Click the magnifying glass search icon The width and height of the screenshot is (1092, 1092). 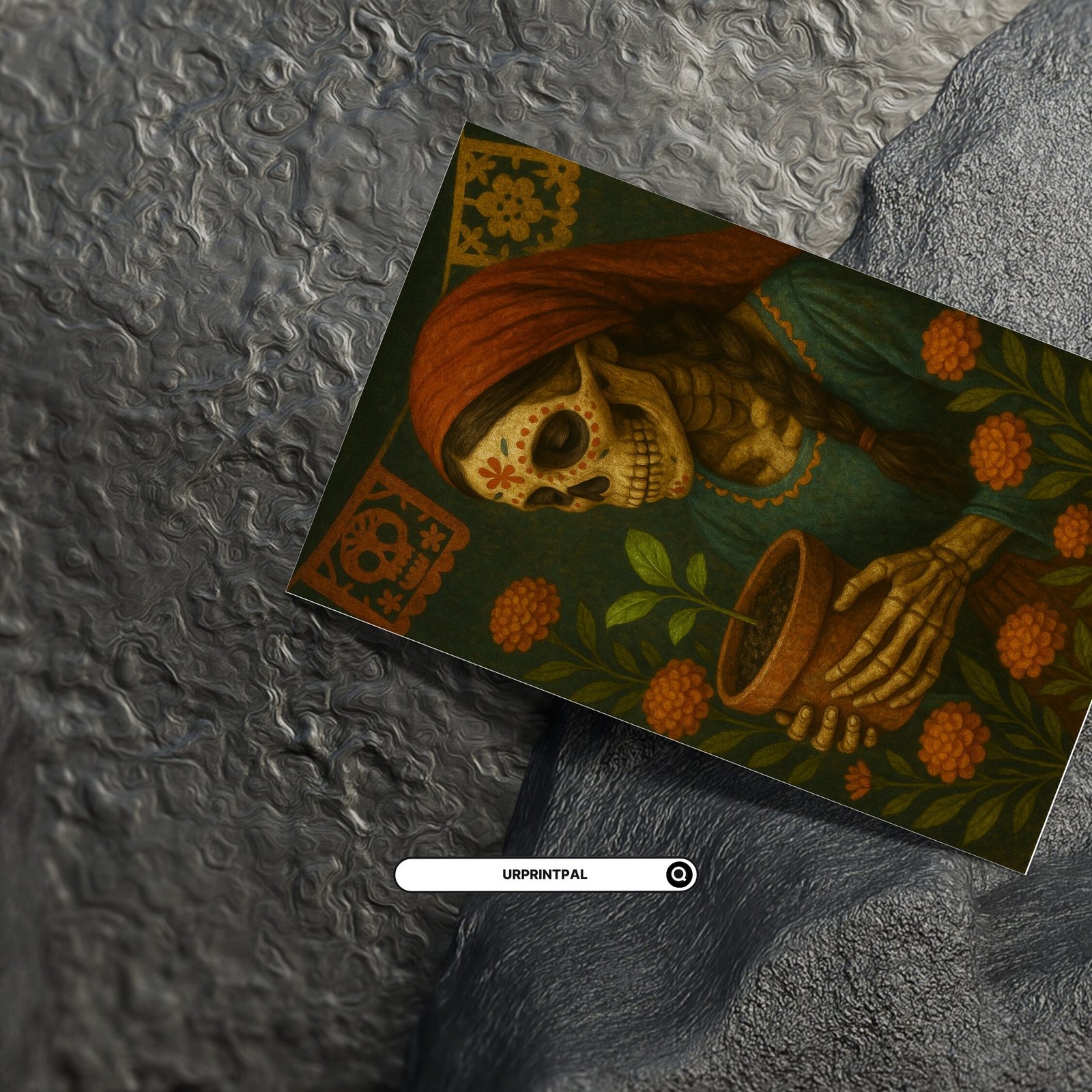pos(679,874)
